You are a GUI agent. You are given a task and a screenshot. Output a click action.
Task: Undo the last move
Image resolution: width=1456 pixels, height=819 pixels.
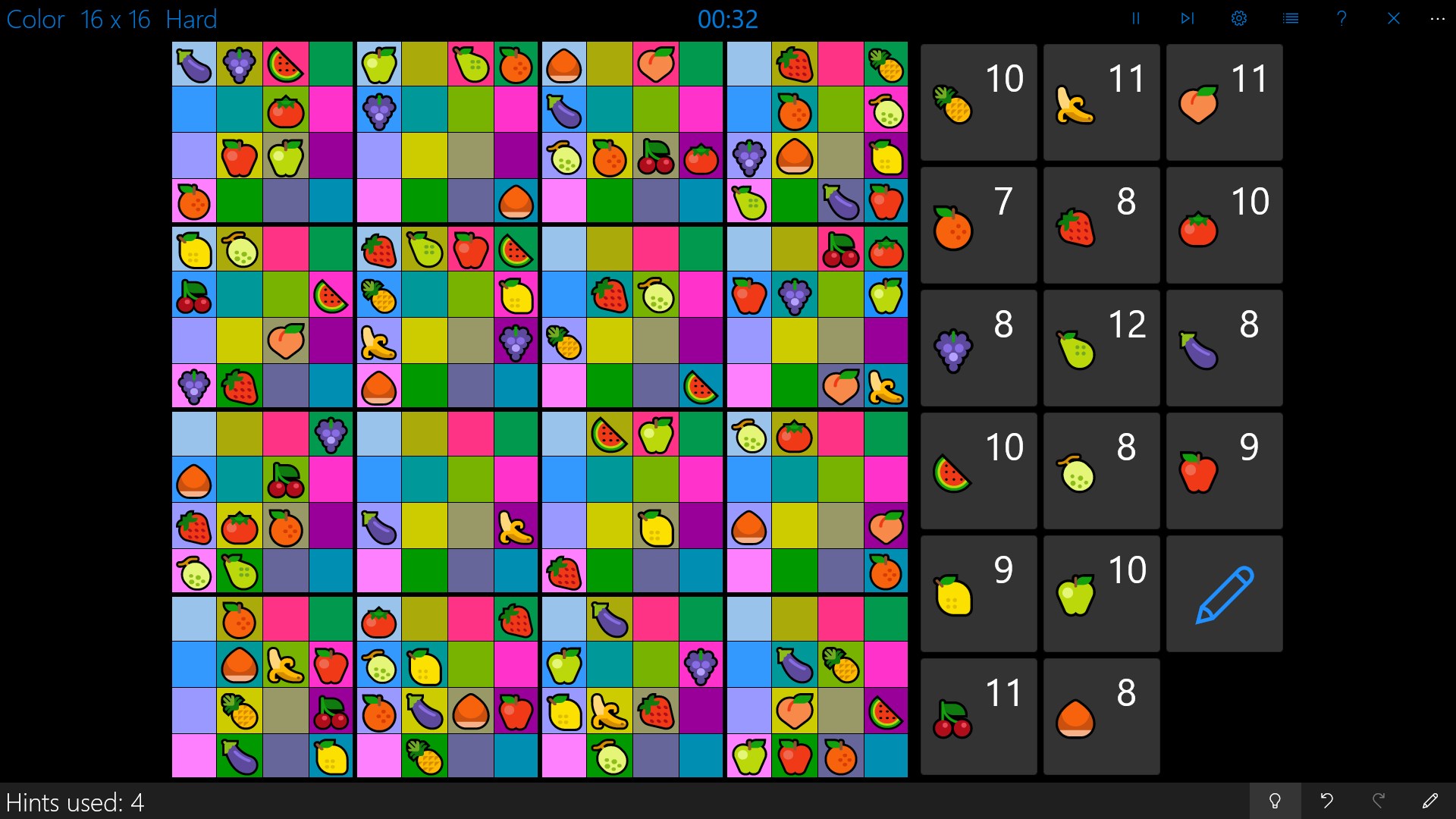click(1328, 801)
